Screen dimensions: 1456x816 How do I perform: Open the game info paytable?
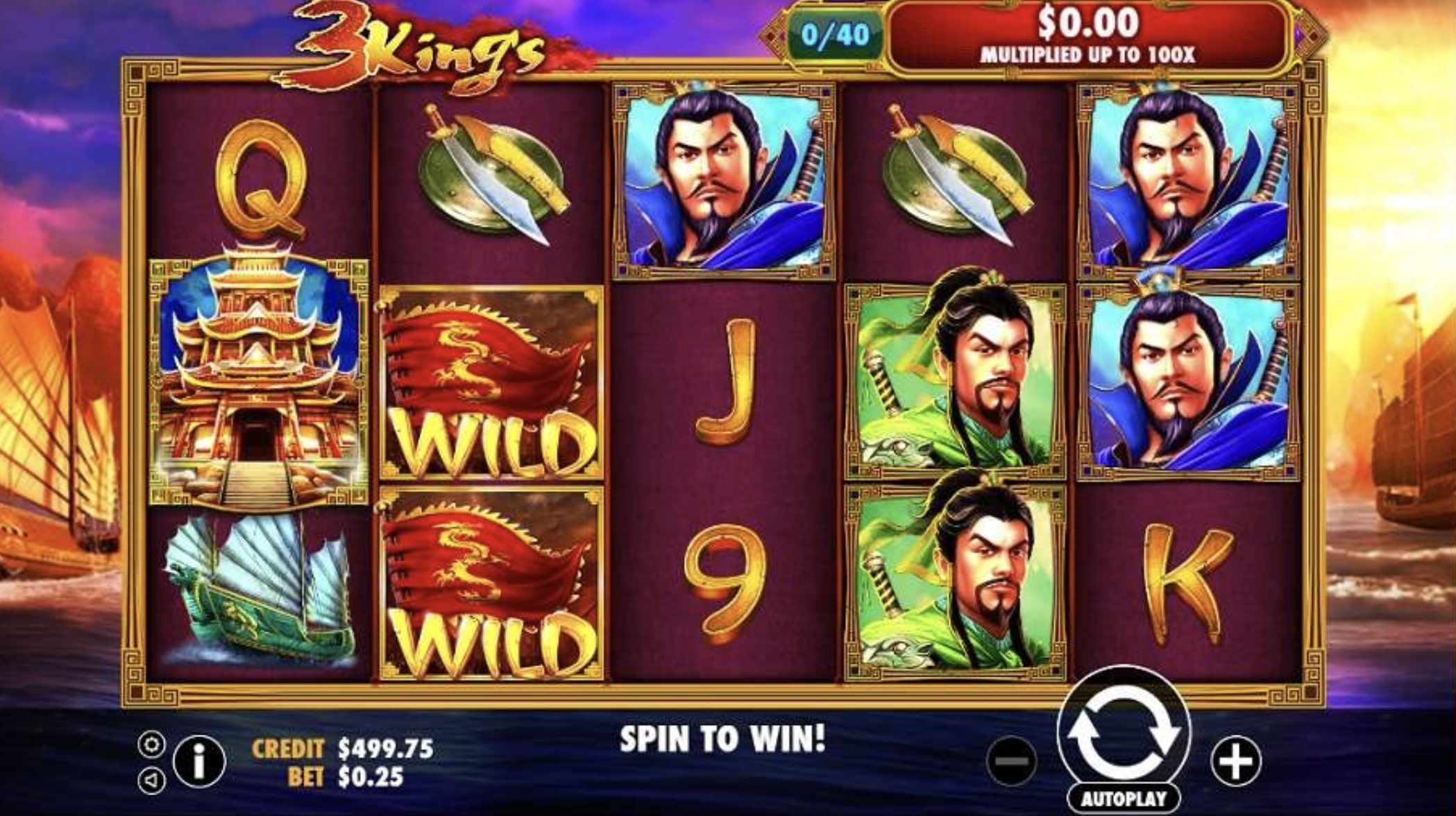[199, 762]
